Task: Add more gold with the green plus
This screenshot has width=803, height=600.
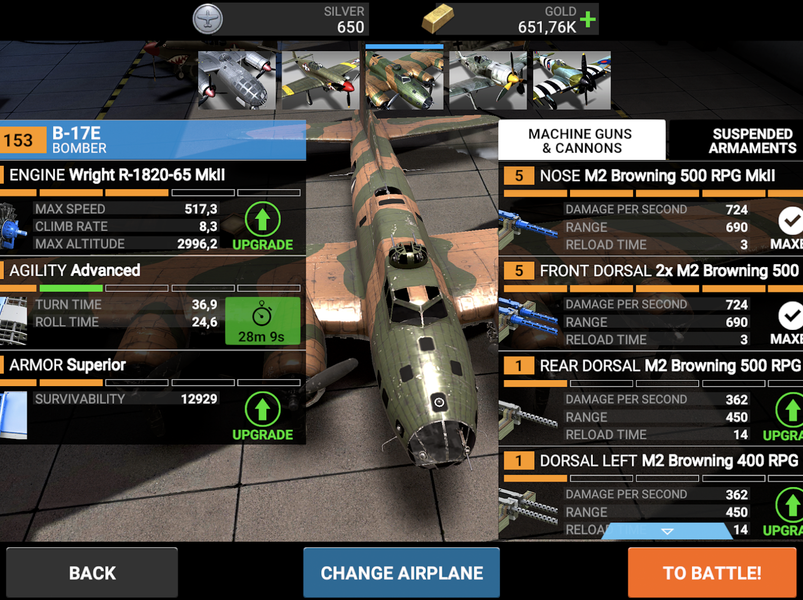Action: coord(588,19)
